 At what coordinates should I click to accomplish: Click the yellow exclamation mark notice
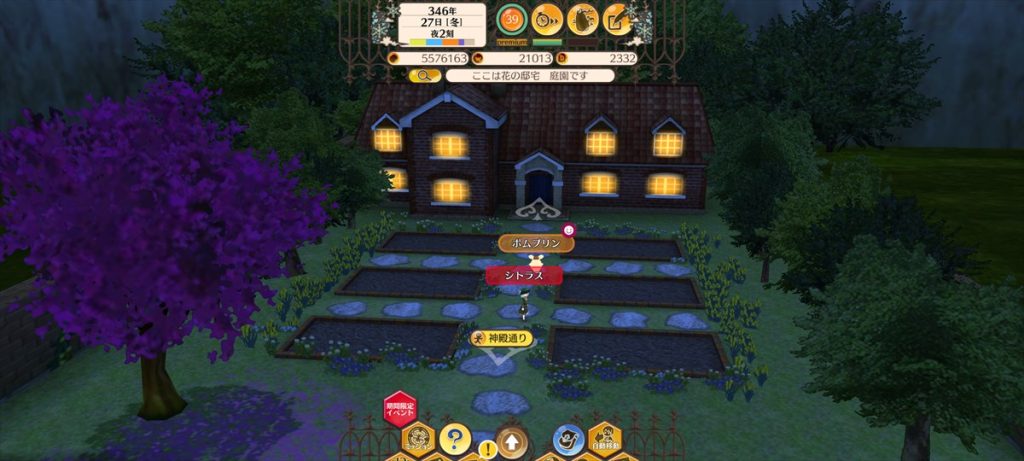[488, 449]
